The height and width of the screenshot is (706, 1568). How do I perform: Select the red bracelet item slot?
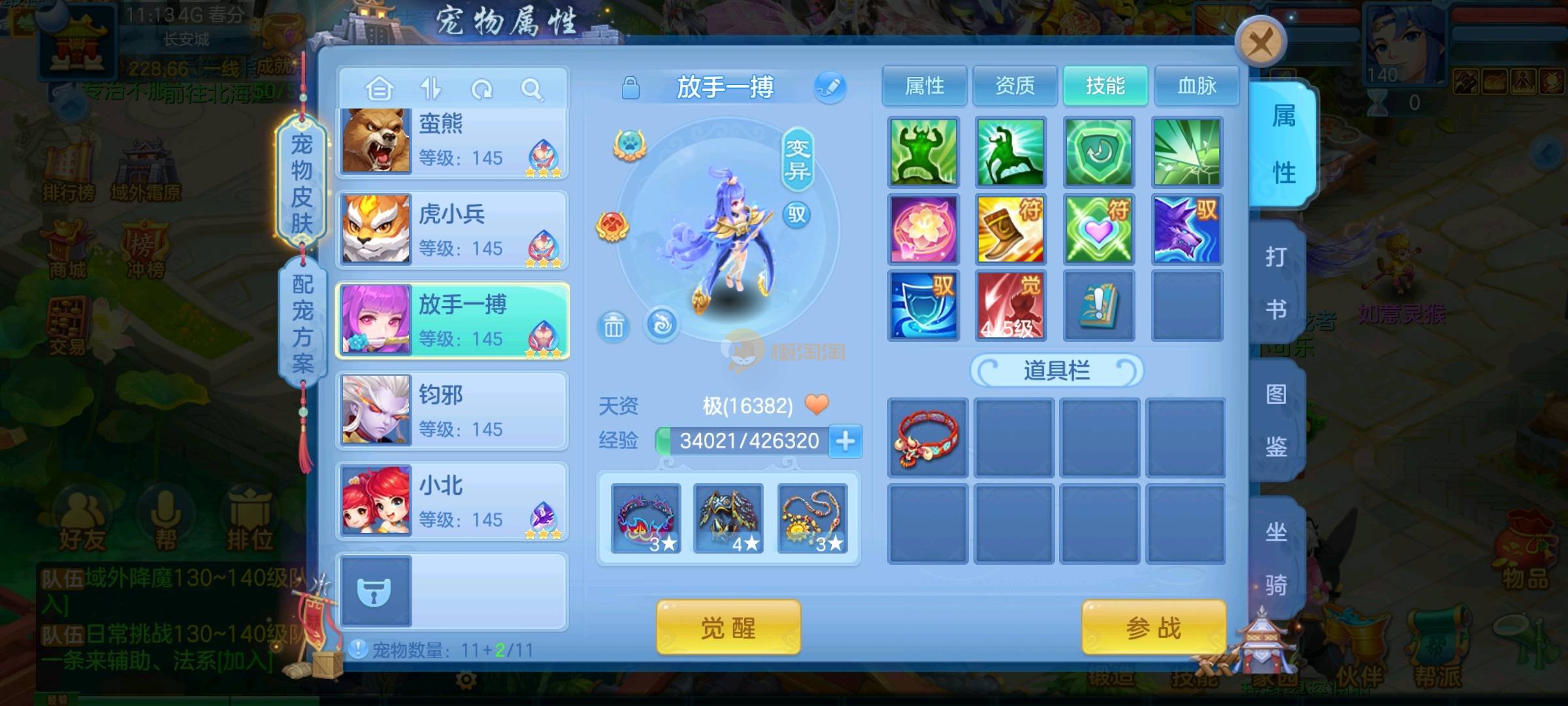pos(927,437)
